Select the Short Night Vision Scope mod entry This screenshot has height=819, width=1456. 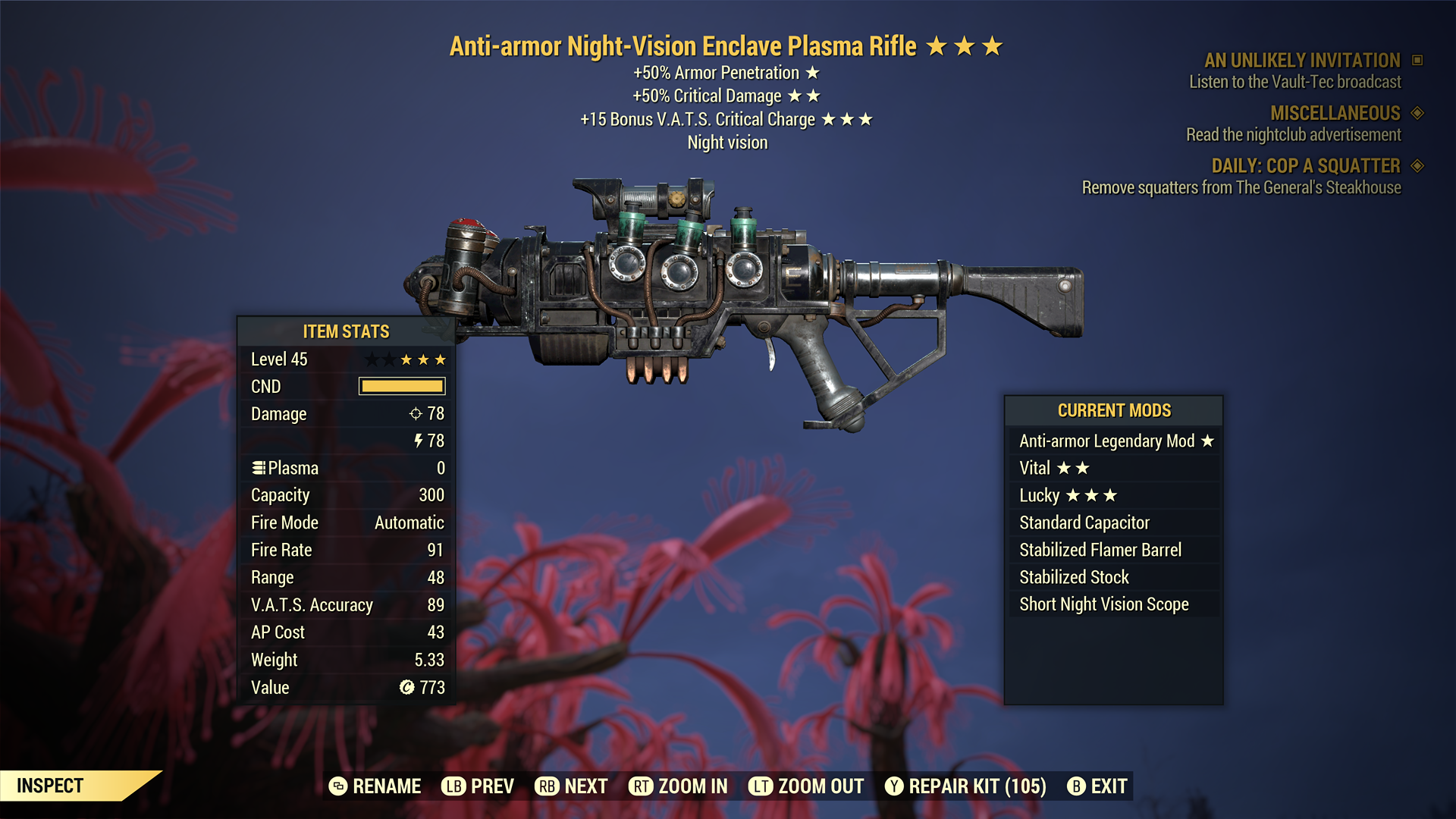[x=1103, y=604]
